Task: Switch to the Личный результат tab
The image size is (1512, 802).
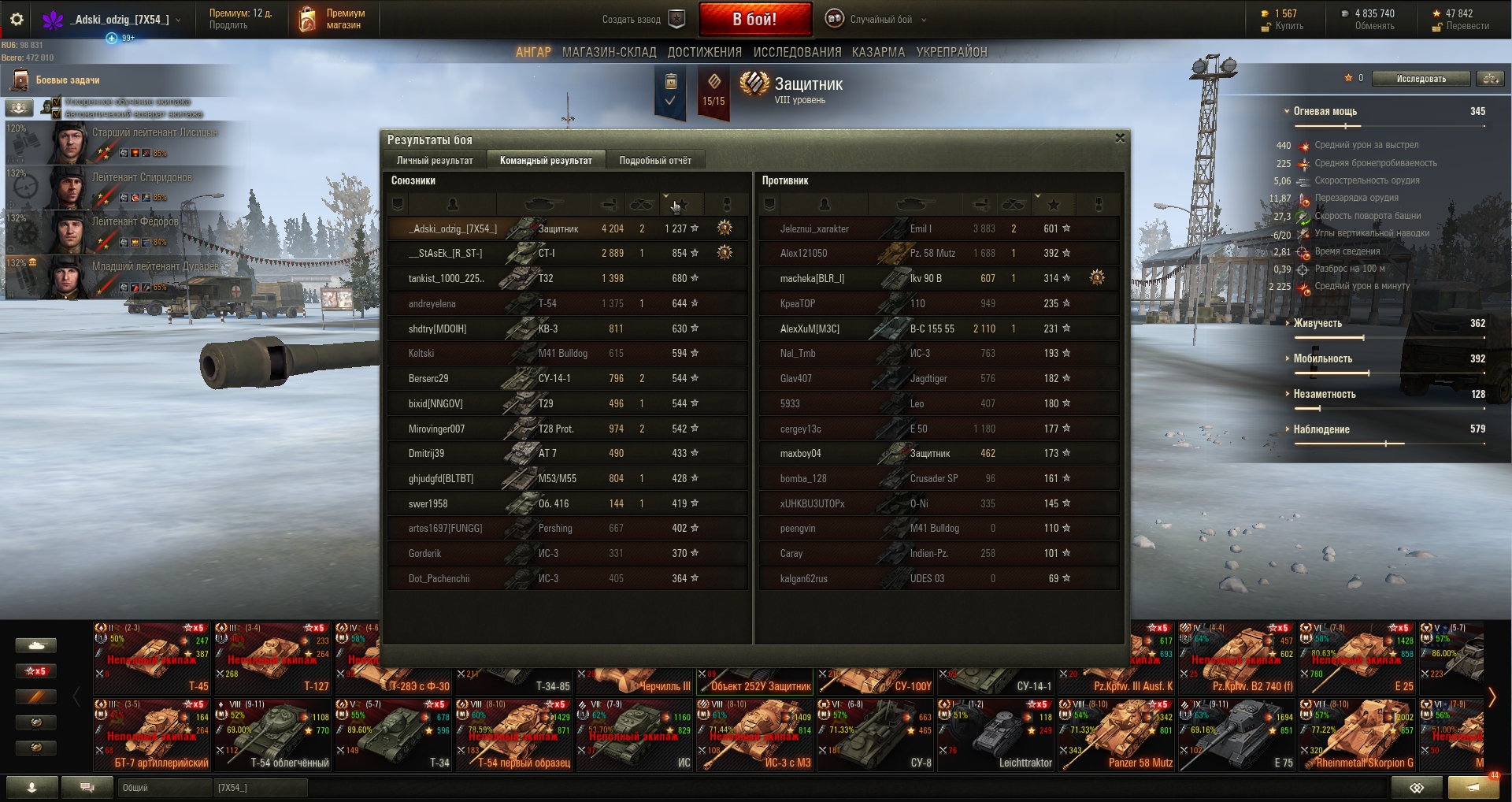Action: [435, 161]
